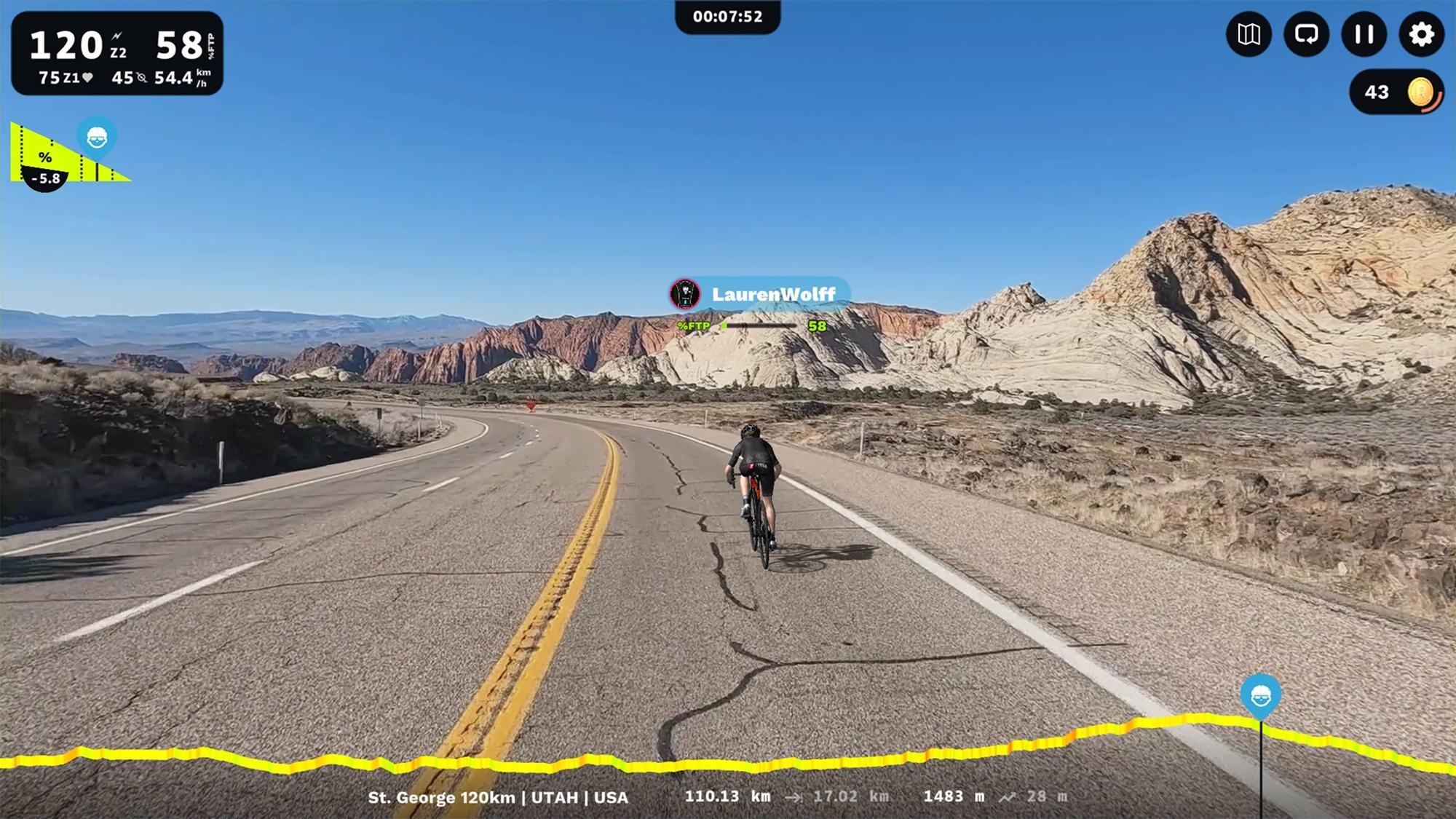Click the rider marker on elevation profile
1456x819 pixels.
click(1261, 697)
